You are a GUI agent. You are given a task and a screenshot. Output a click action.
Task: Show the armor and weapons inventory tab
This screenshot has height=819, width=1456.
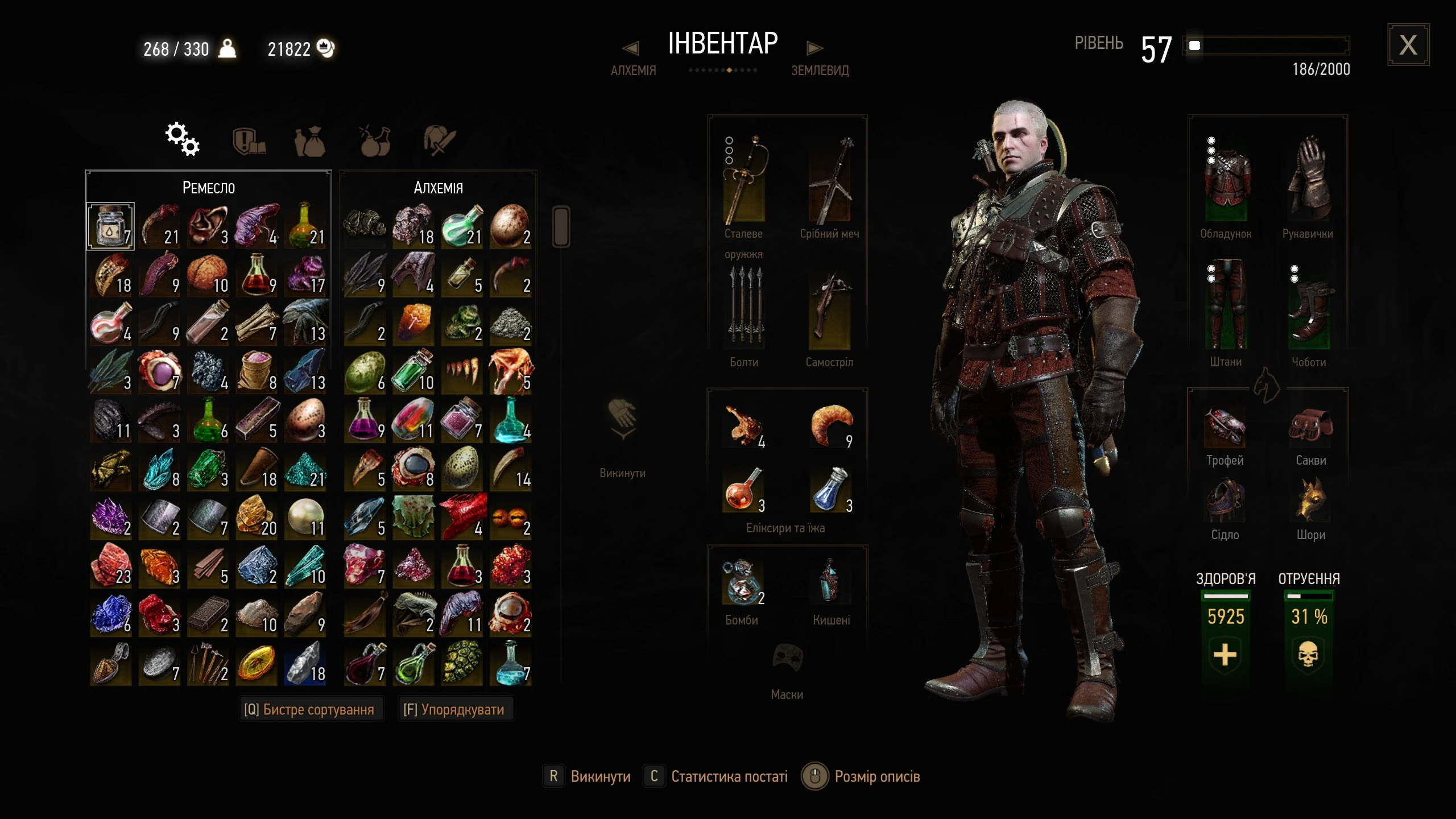pyautogui.click(x=439, y=140)
